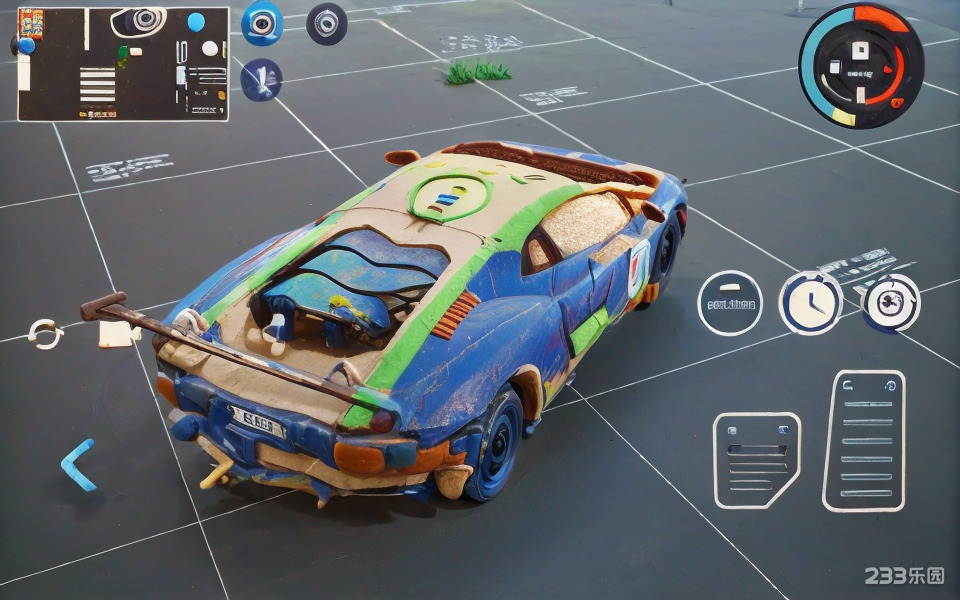This screenshot has width=960, height=600.
Task: Tap the dark-blue round button below the camera icons
Action: (262, 80)
